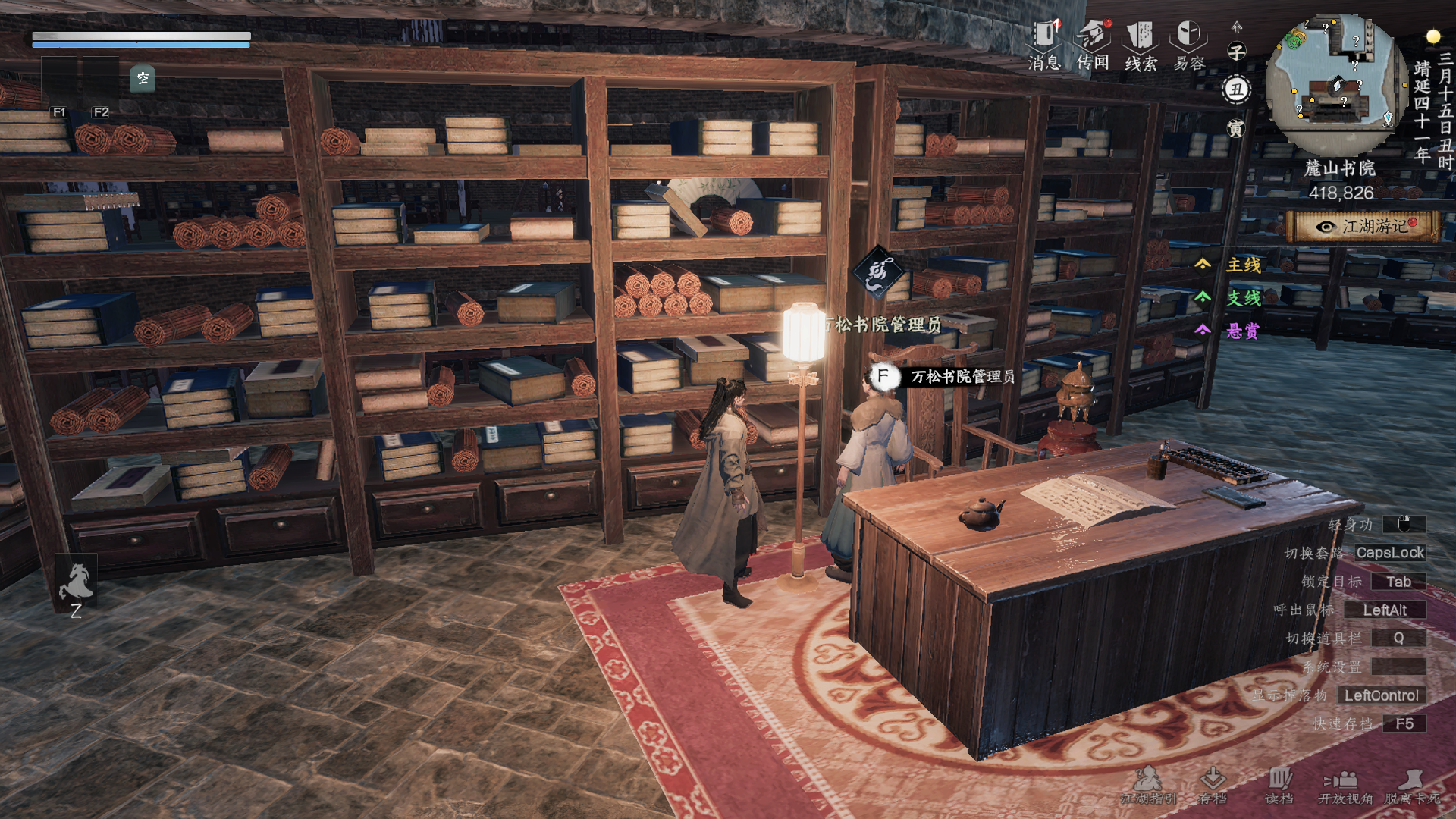The height and width of the screenshot is (819, 1456).
Task: Click the 读档 load game icon
Action: 1279,784
